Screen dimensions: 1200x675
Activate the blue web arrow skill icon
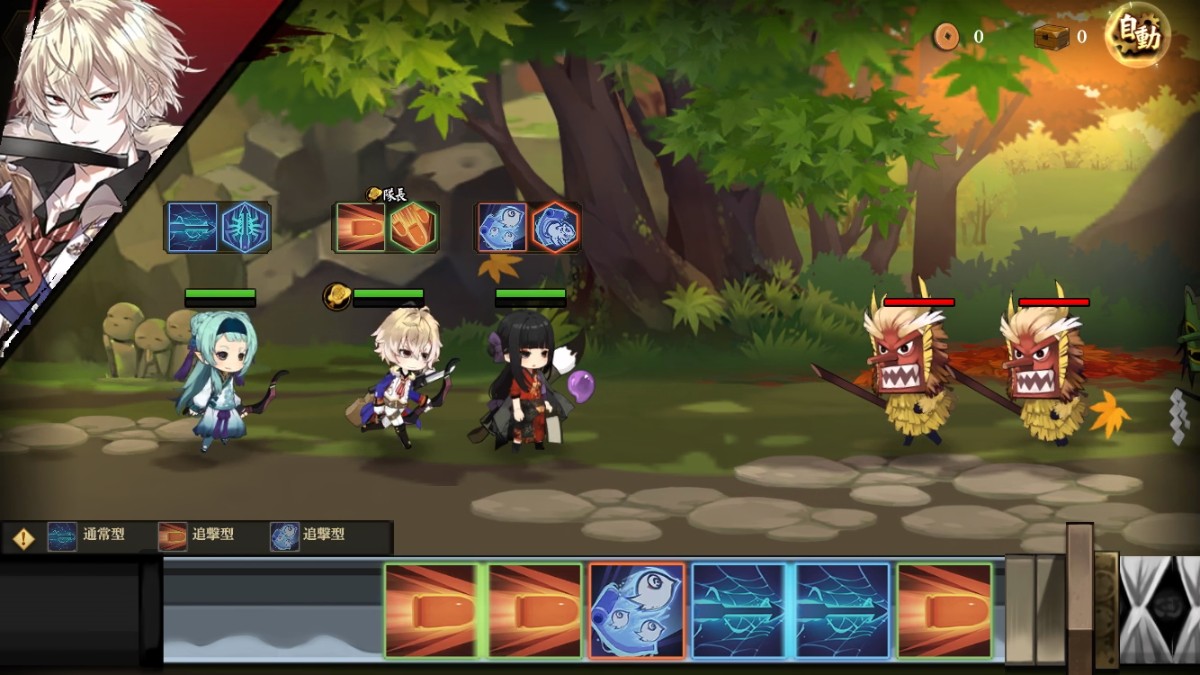point(193,227)
